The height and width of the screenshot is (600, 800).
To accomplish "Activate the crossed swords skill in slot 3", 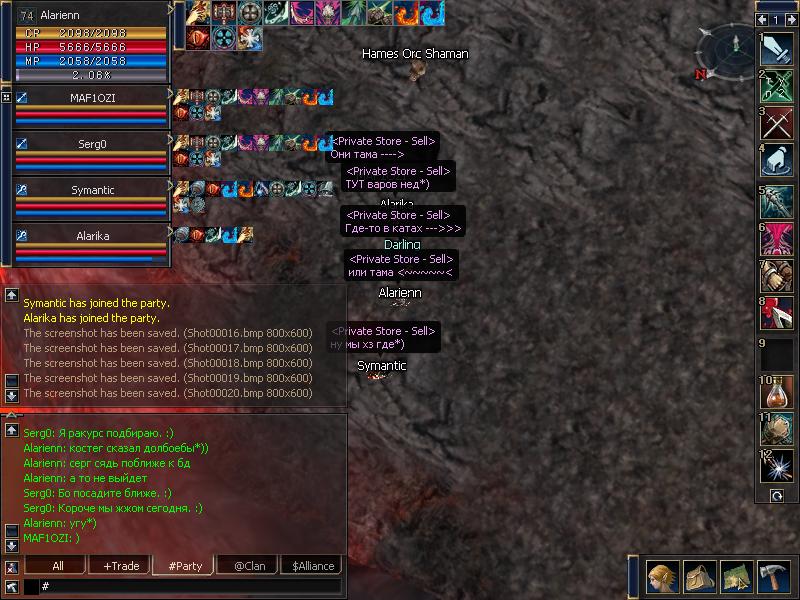I will click(777, 122).
